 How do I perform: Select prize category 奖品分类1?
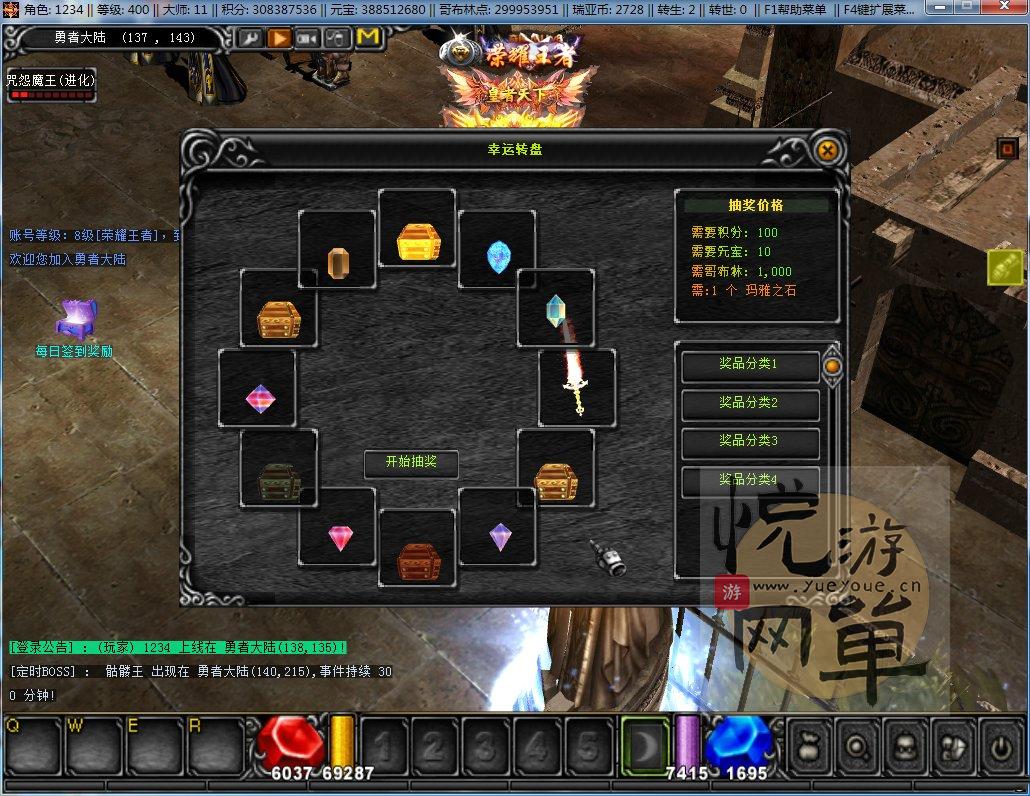click(x=749, y=365)
